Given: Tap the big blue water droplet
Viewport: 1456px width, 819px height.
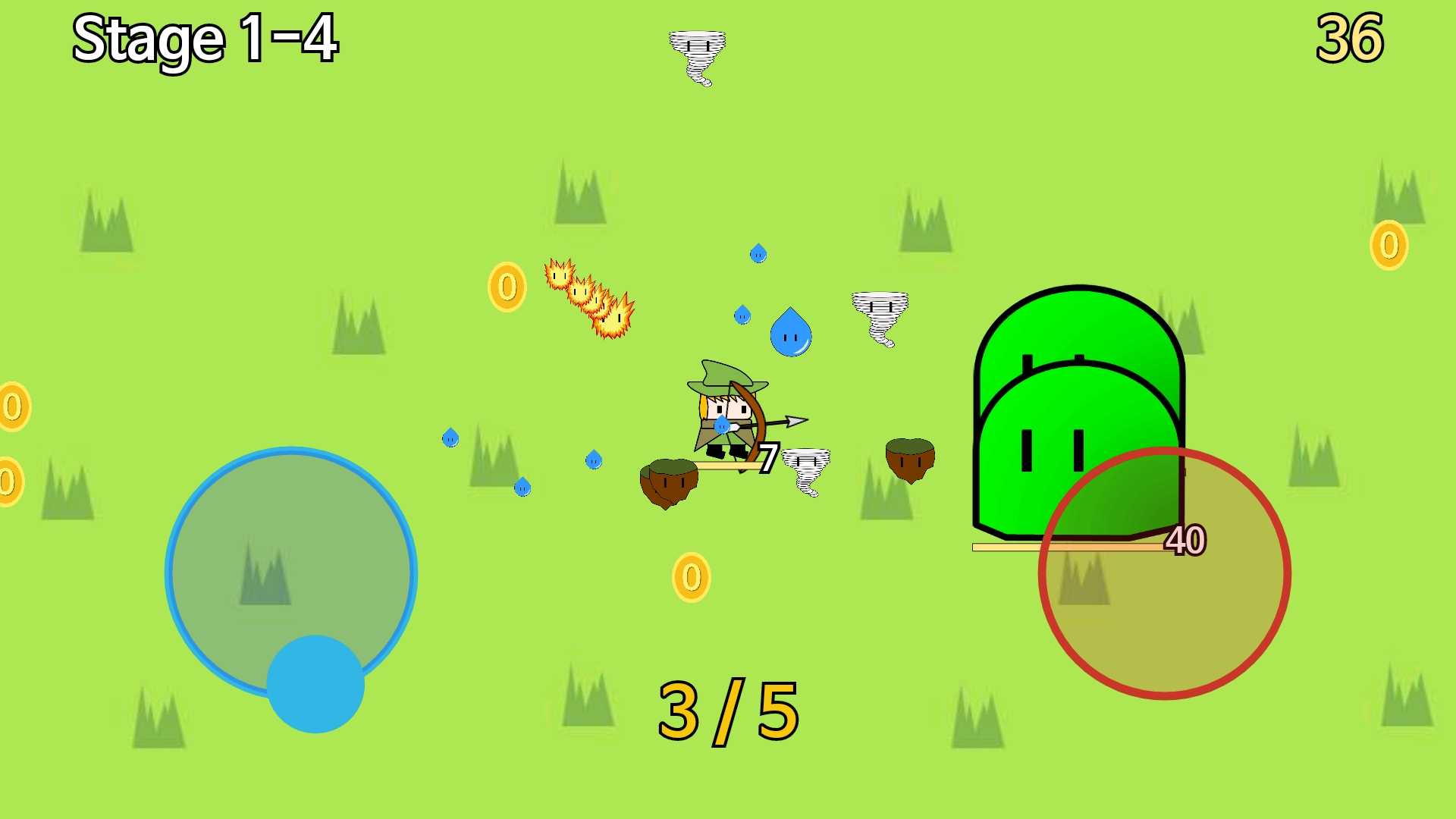Looking at the screenshot, I should tap(790, 334).
